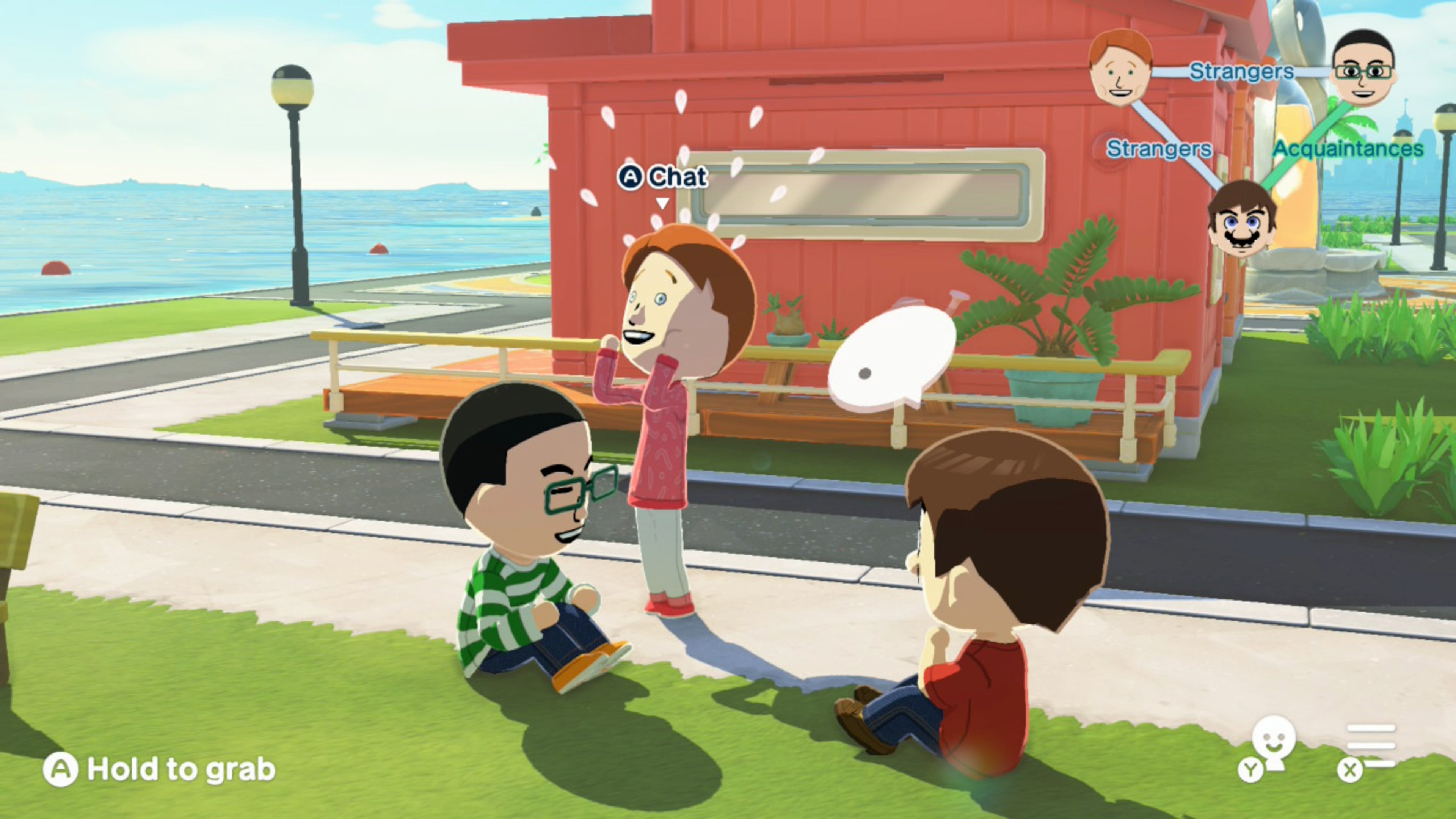Screen dimensions: 1456x819
Task: Select the mustached Mii portrait in the relationship chart
Action: (x=1241, y=218)
